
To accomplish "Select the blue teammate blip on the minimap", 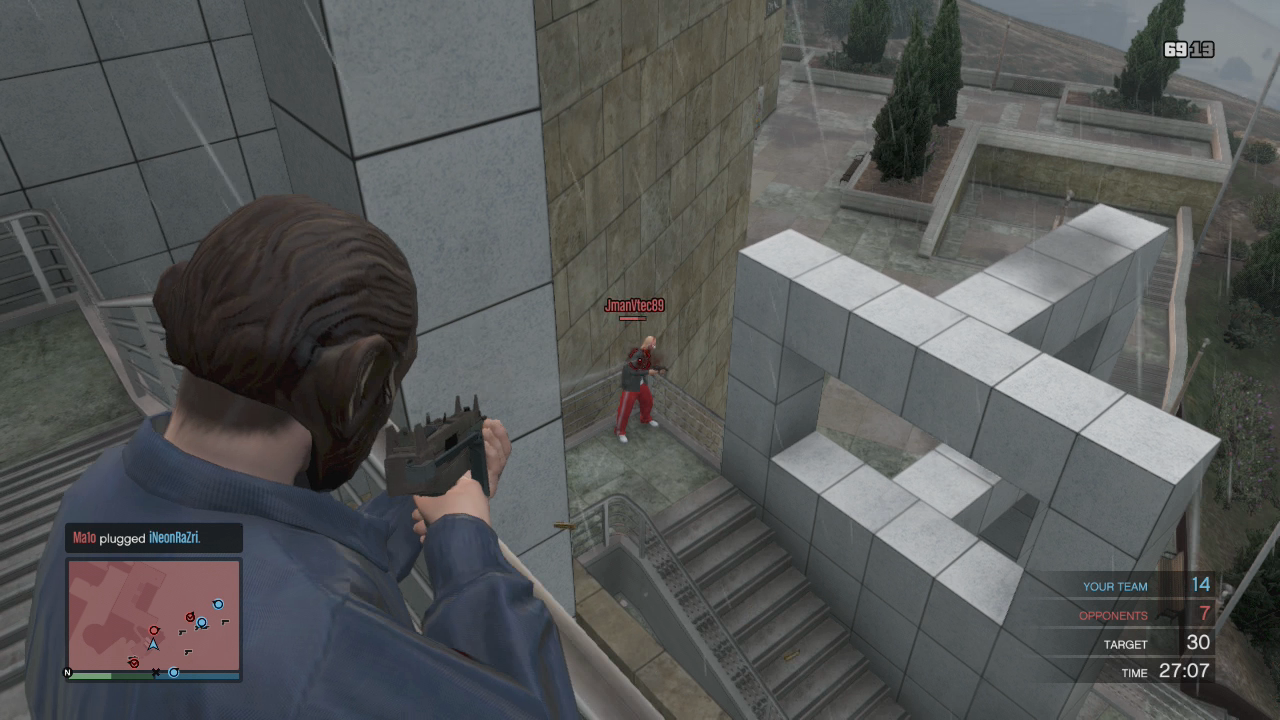I will click(201, 622).
